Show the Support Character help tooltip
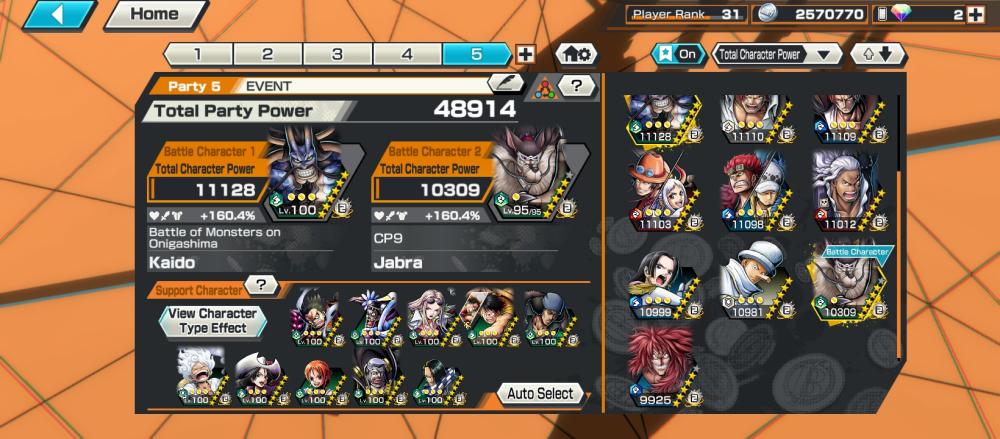 [261, 285]
